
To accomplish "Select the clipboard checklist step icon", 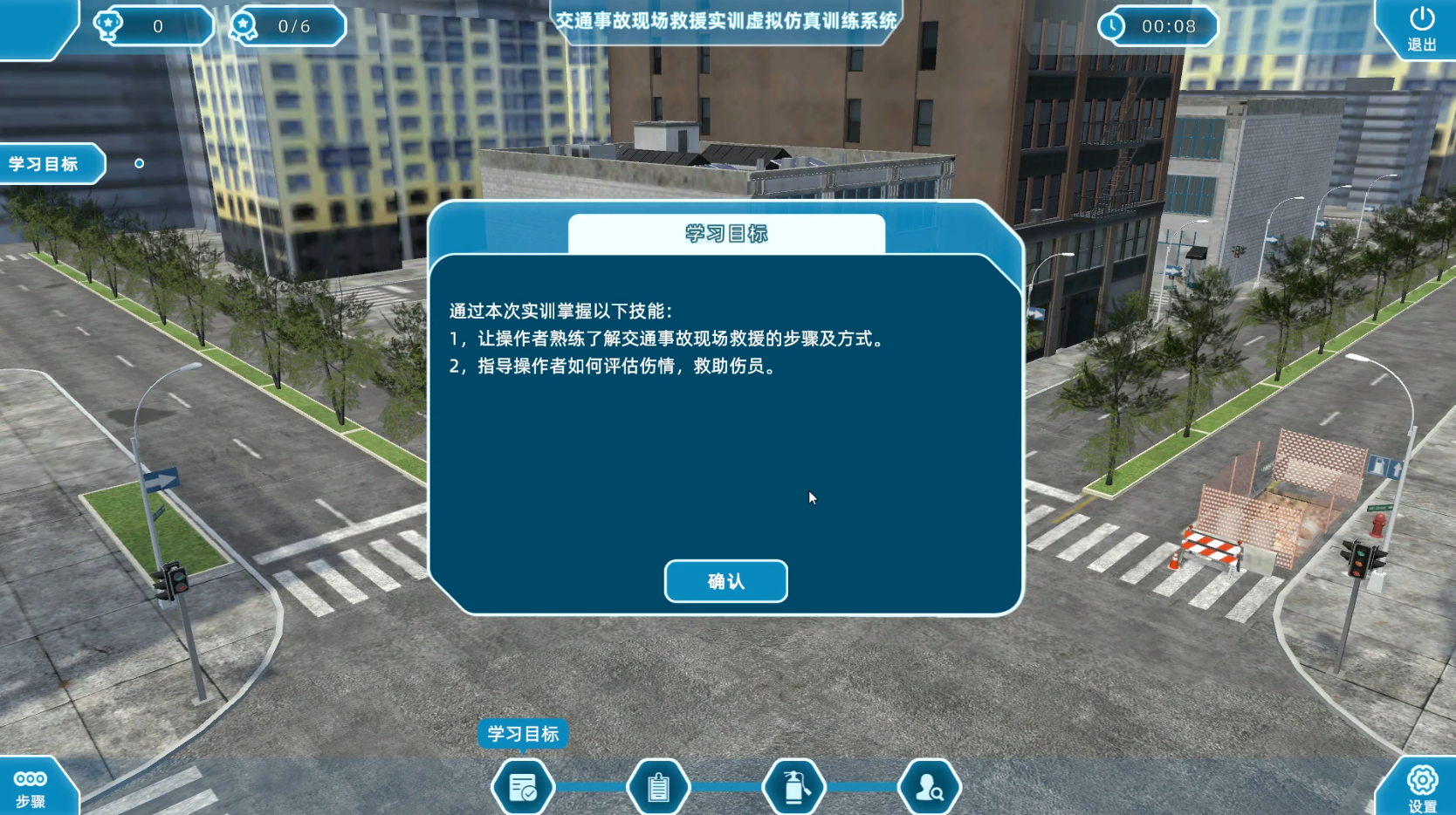I will coord(657,786).
